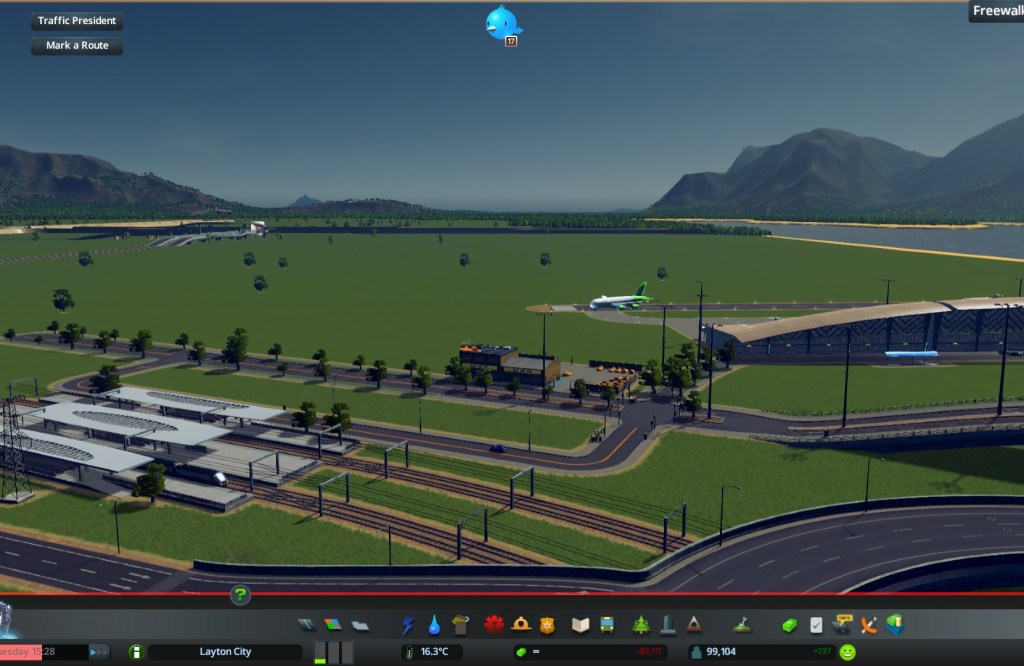Open the Electricity build menu
The height and width of the screenshot is (666, 1024).
408,625
